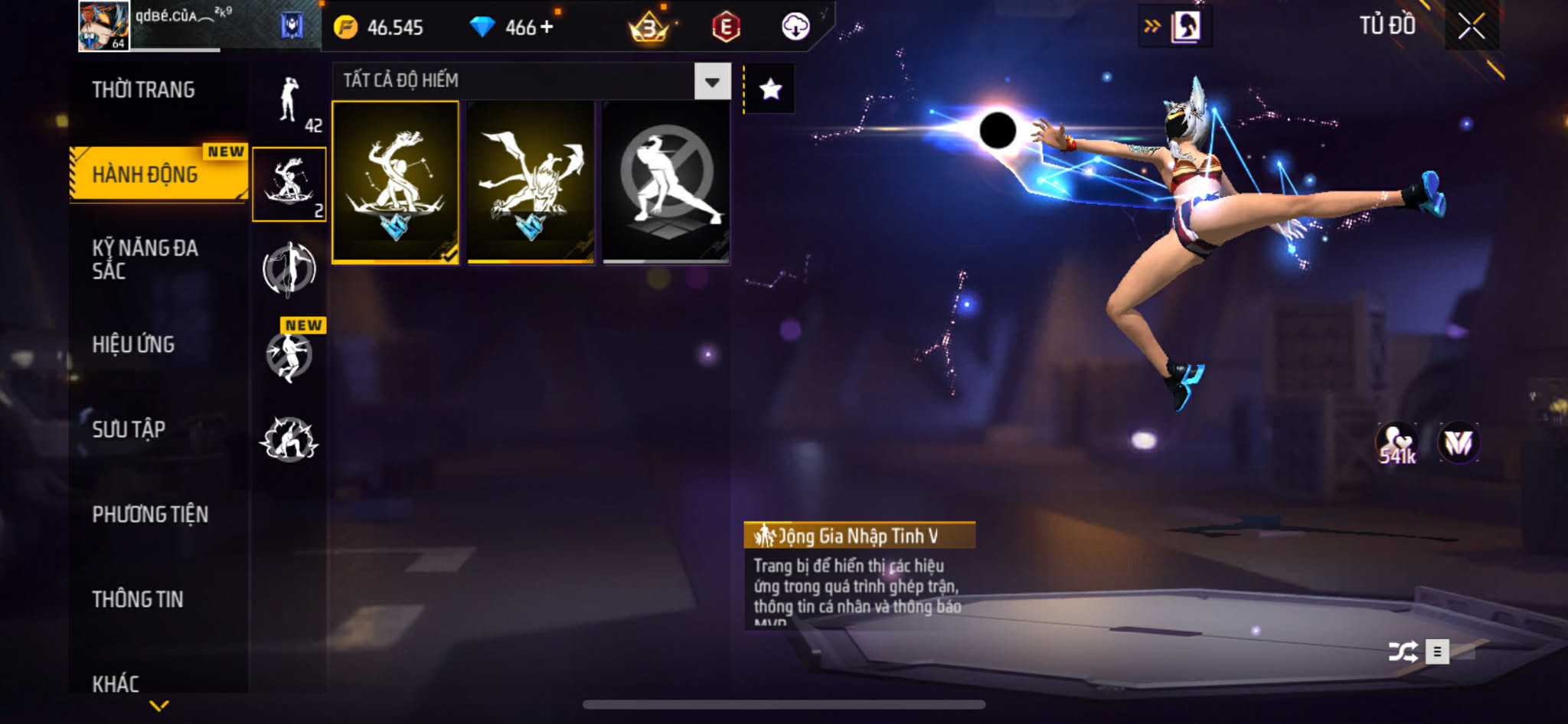Open the emote subcategory with 42 items
Image resolution: width=1568 pixels, height=724 pixels.
tap(291, 104)
